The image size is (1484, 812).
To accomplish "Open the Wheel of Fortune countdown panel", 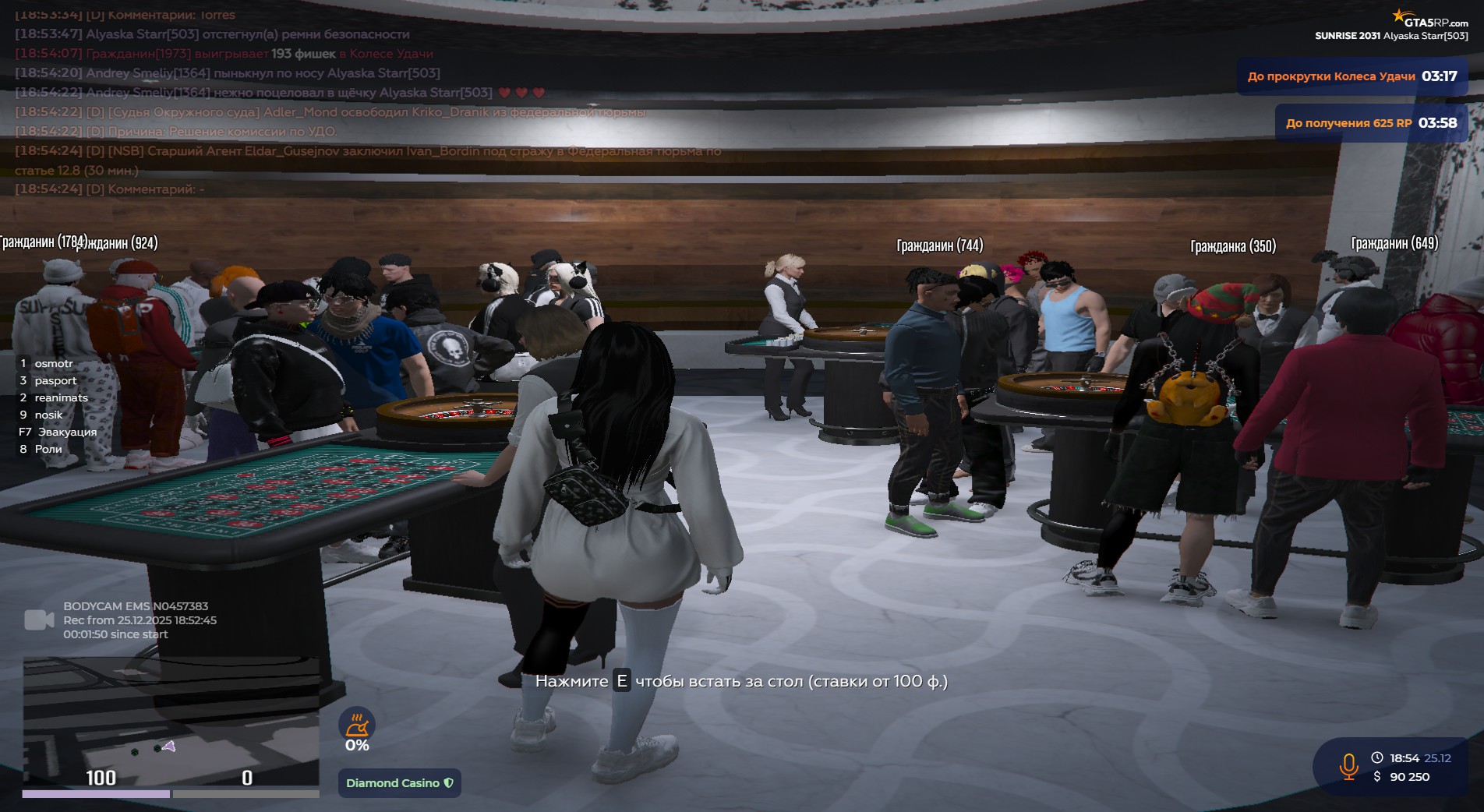I will coord(1351,76).
